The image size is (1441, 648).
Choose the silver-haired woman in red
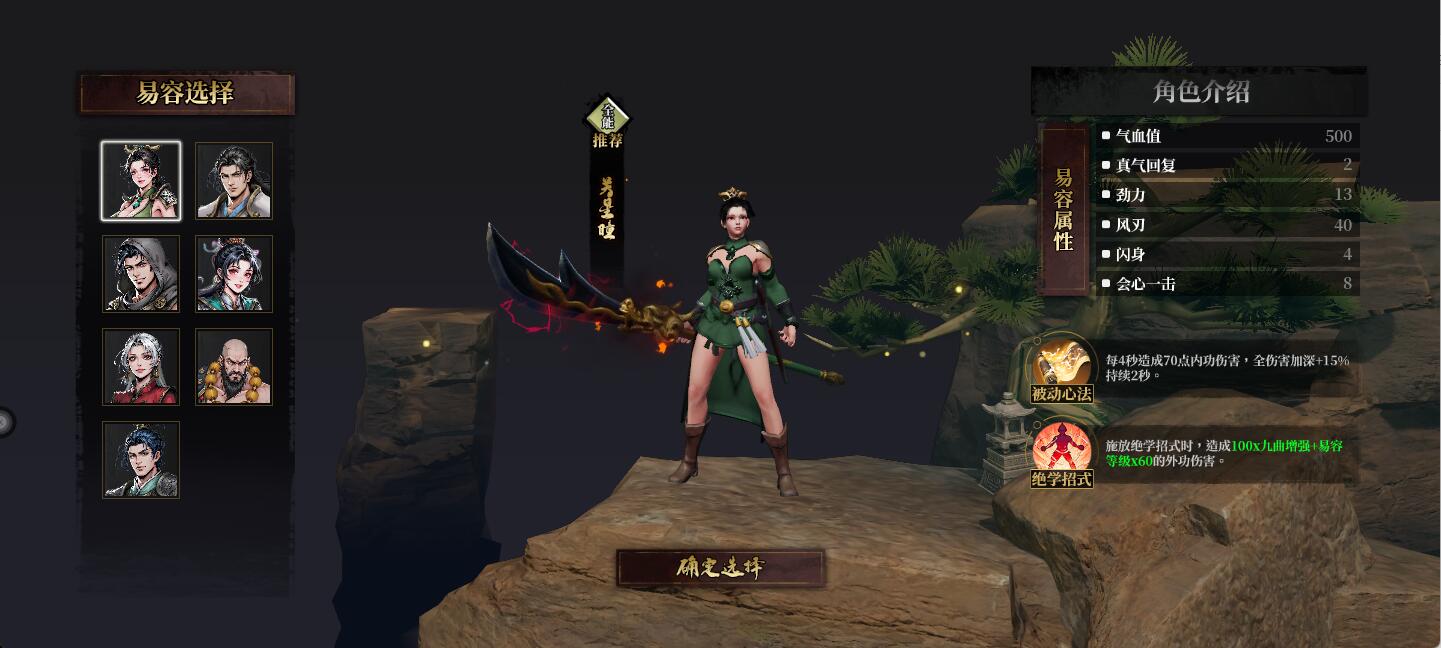click(141, 367)
